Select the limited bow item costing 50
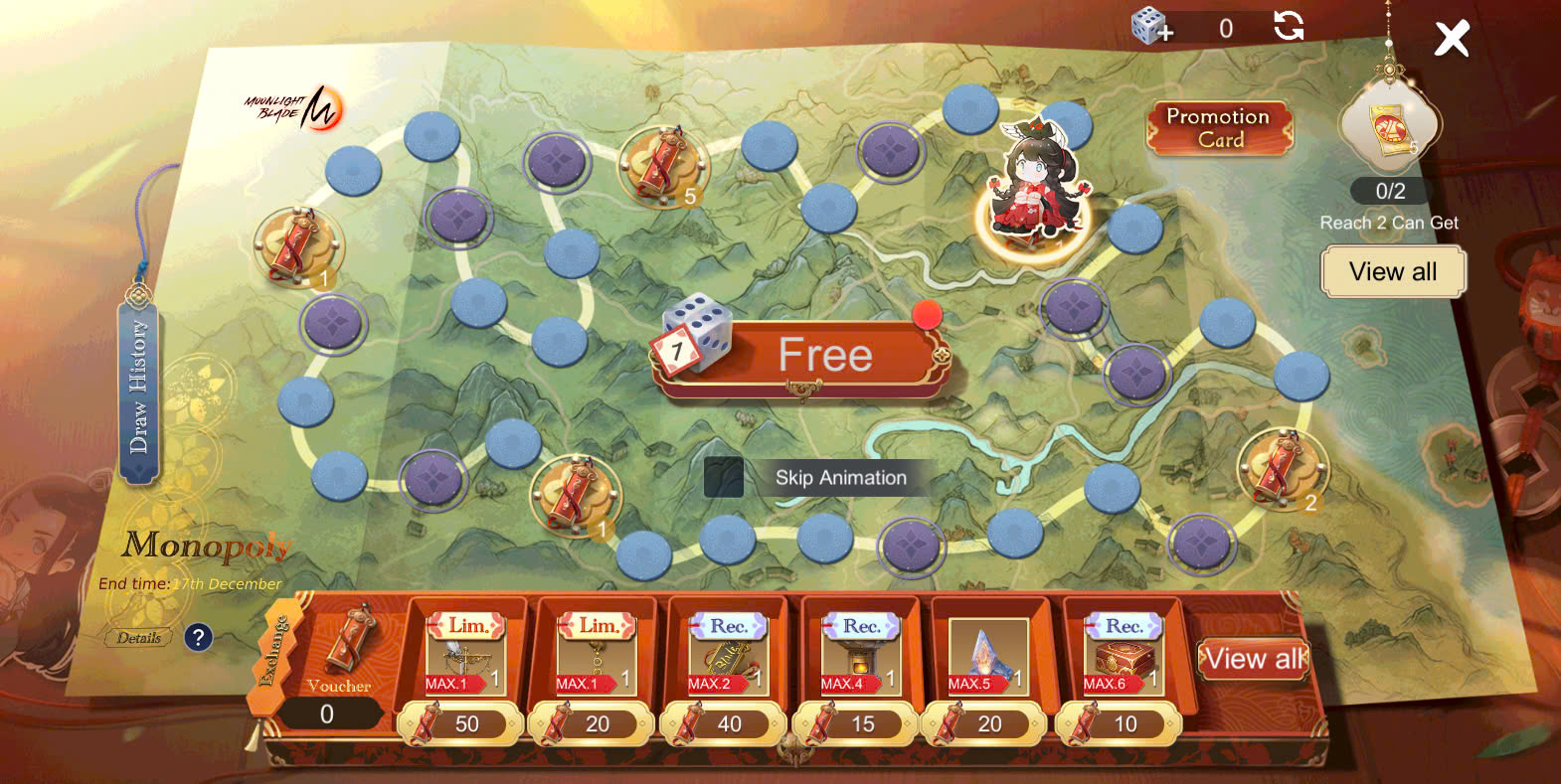 [464, 656]
